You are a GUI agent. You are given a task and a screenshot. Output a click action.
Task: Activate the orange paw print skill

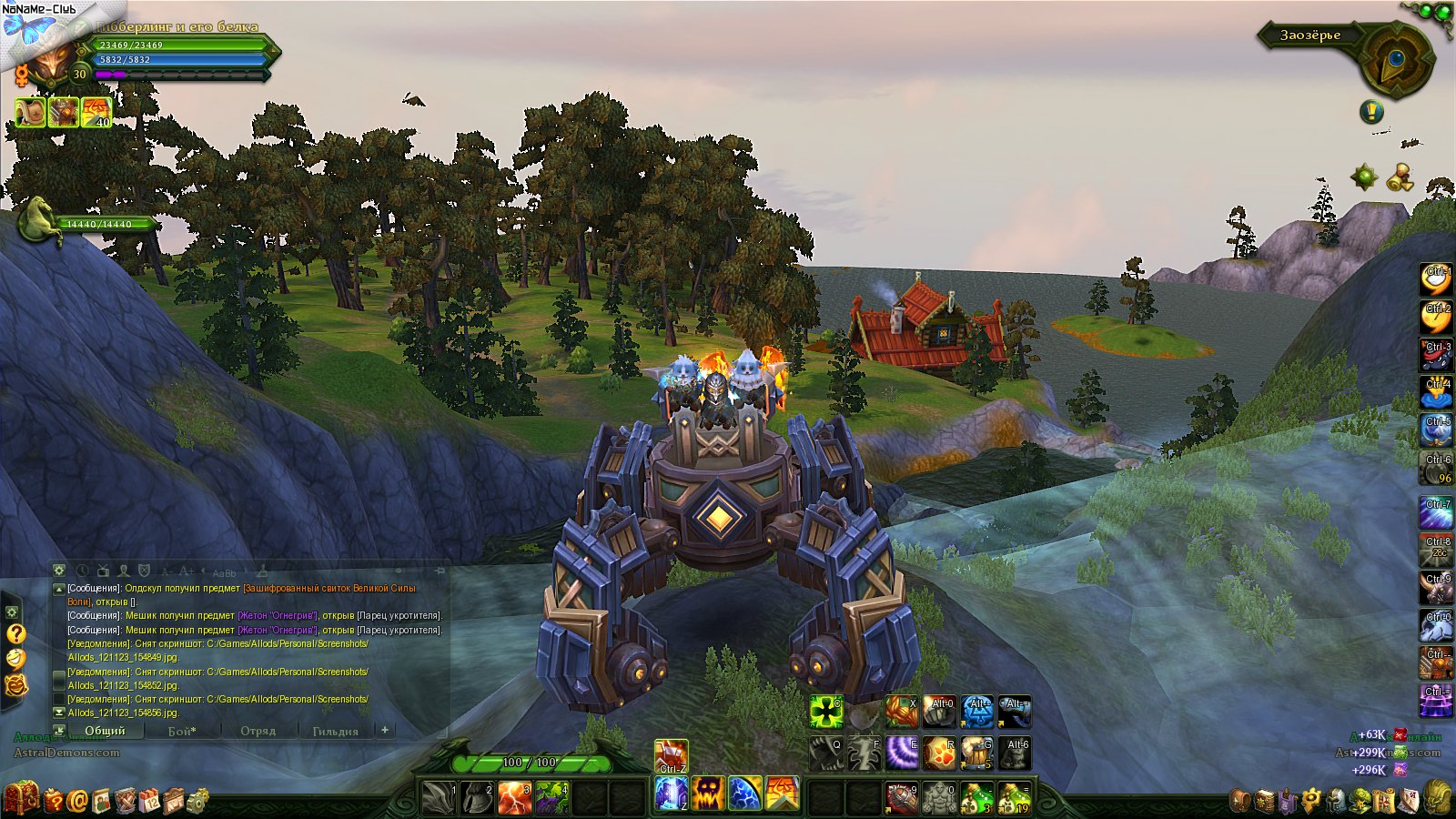tap(939, 753)
